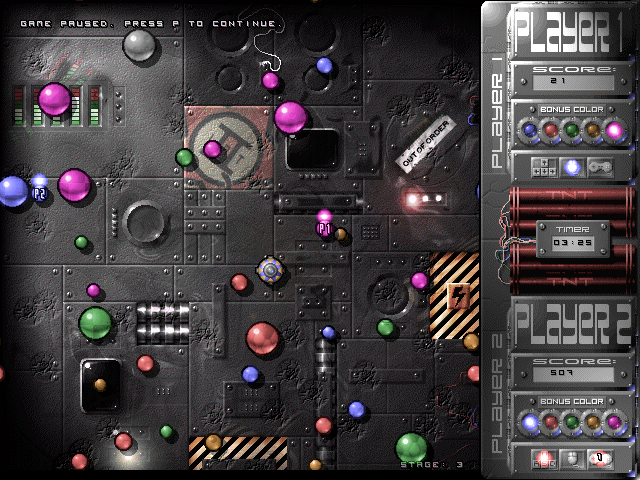This screenshot has height=480, width=640.
Task: Select Player 1's glowing magenta bonus color orb
Action: click(614, 129)
